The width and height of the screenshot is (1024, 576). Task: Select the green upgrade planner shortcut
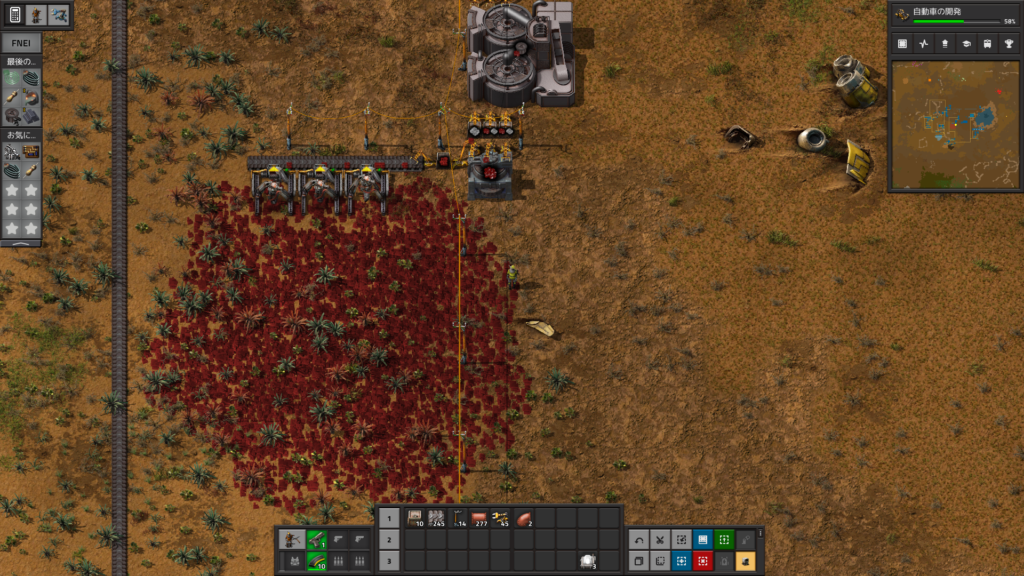(724, 539)
